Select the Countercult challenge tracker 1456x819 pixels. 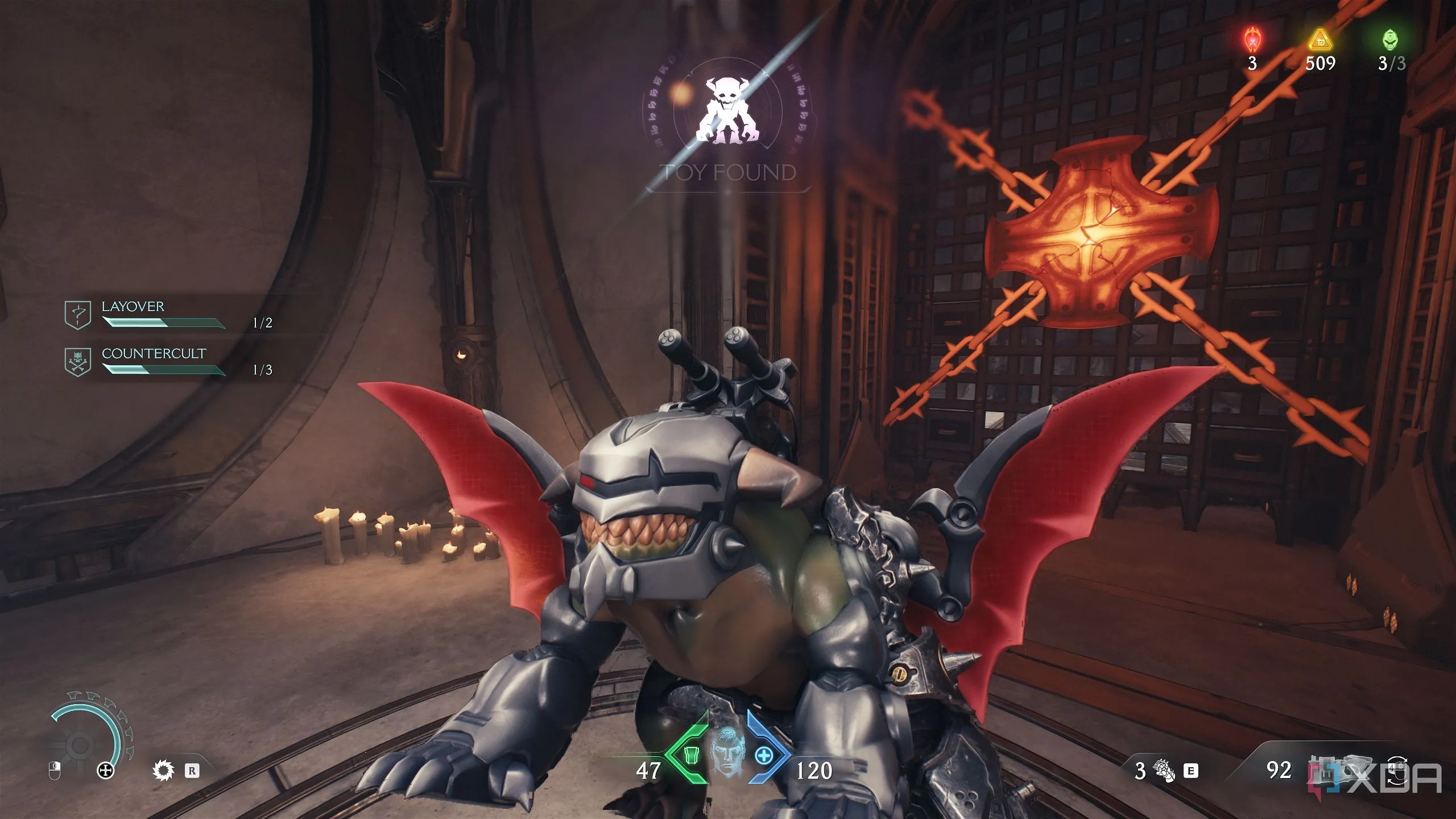coord(154,362)
